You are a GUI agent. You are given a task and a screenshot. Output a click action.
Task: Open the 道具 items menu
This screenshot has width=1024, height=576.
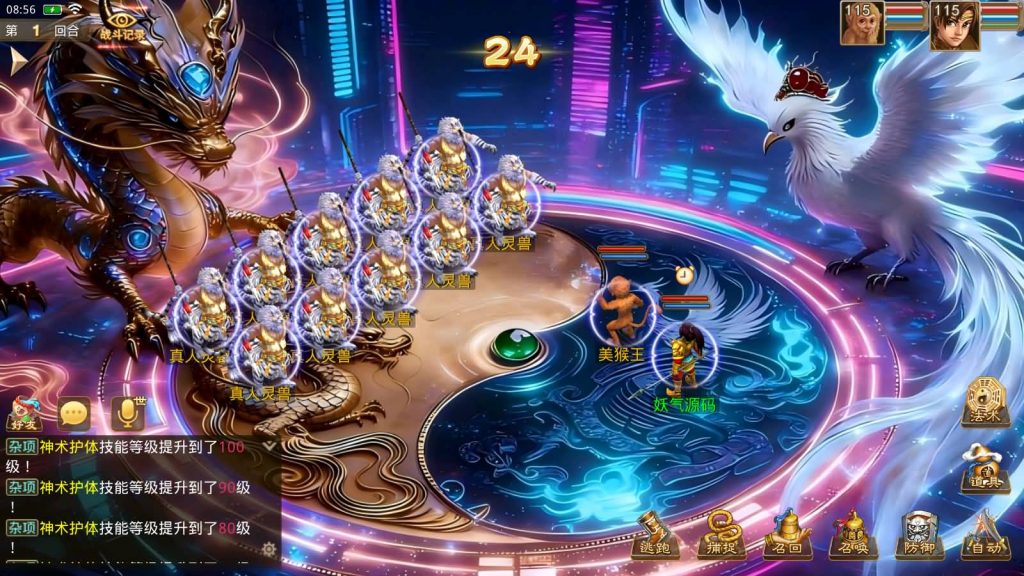coord(985,467)
